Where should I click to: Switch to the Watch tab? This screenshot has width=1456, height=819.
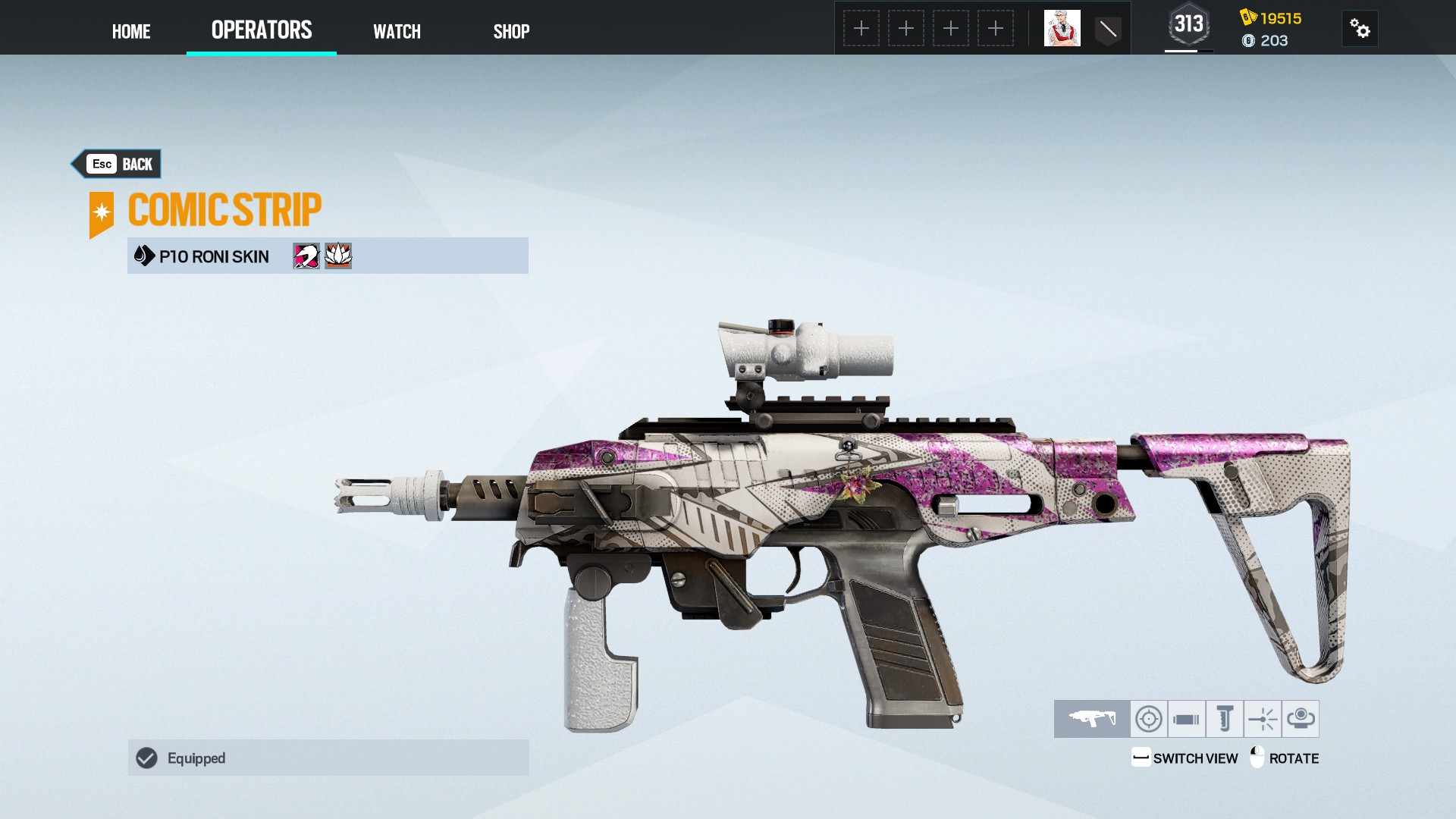pyautogui.click(x=397, y=31)
